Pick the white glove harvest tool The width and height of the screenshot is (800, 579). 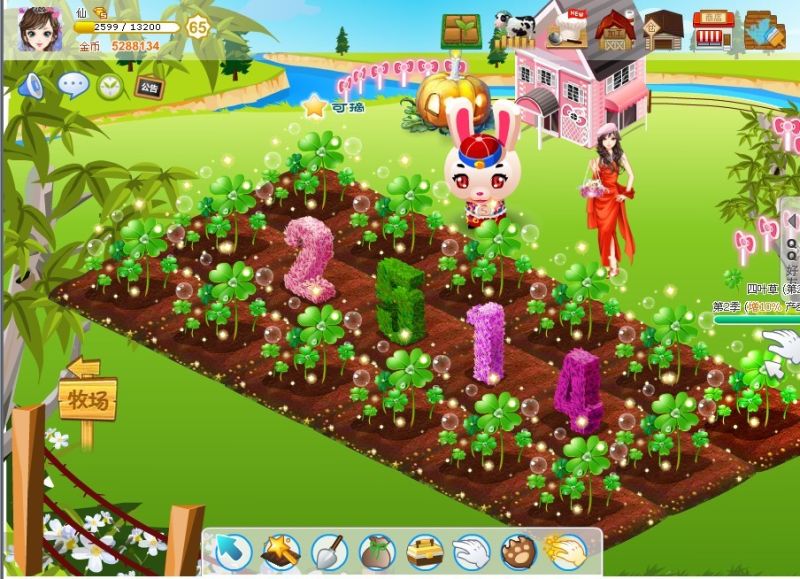[472, 551]
